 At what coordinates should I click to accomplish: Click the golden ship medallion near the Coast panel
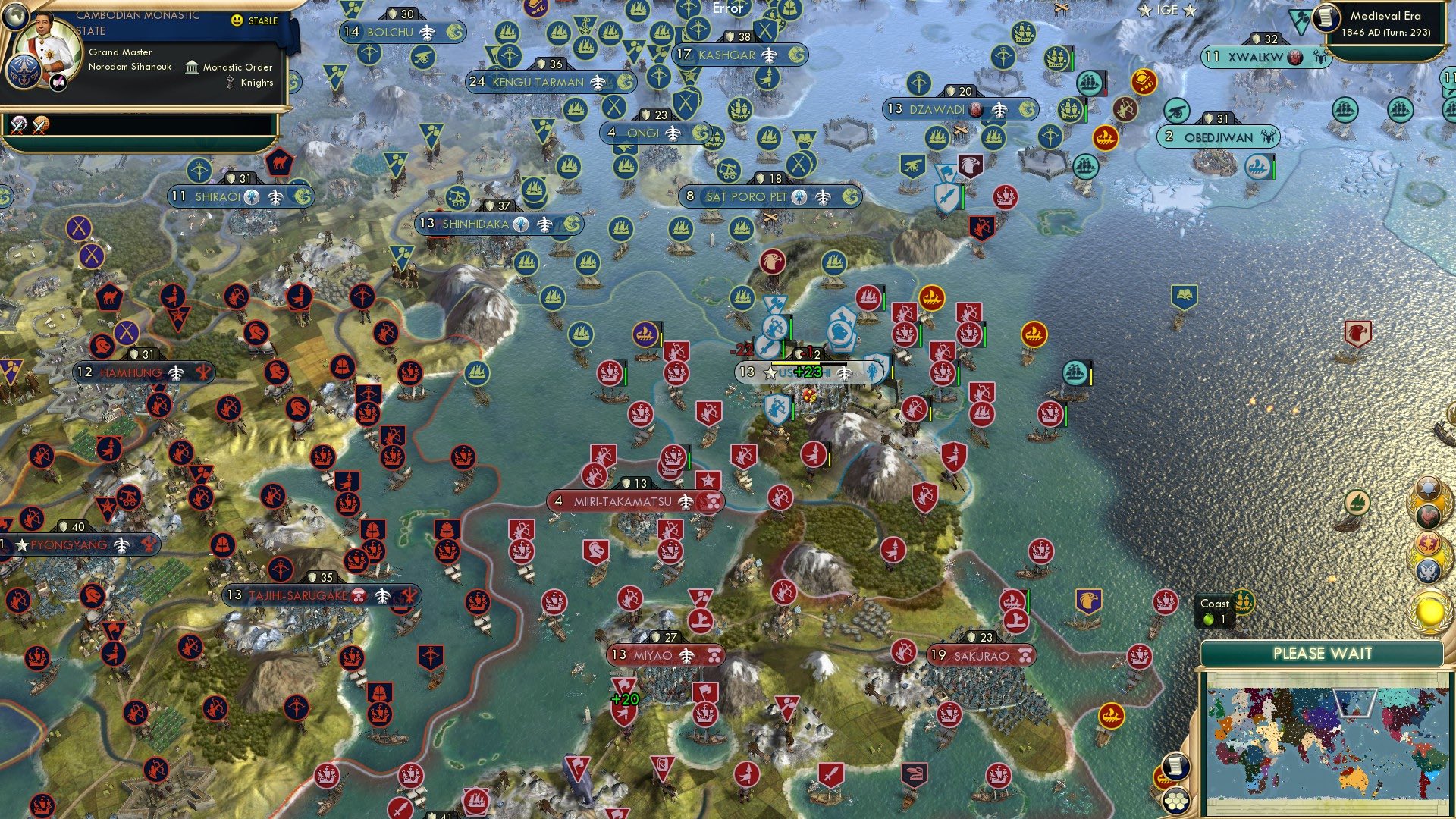tap(1244, 602)
